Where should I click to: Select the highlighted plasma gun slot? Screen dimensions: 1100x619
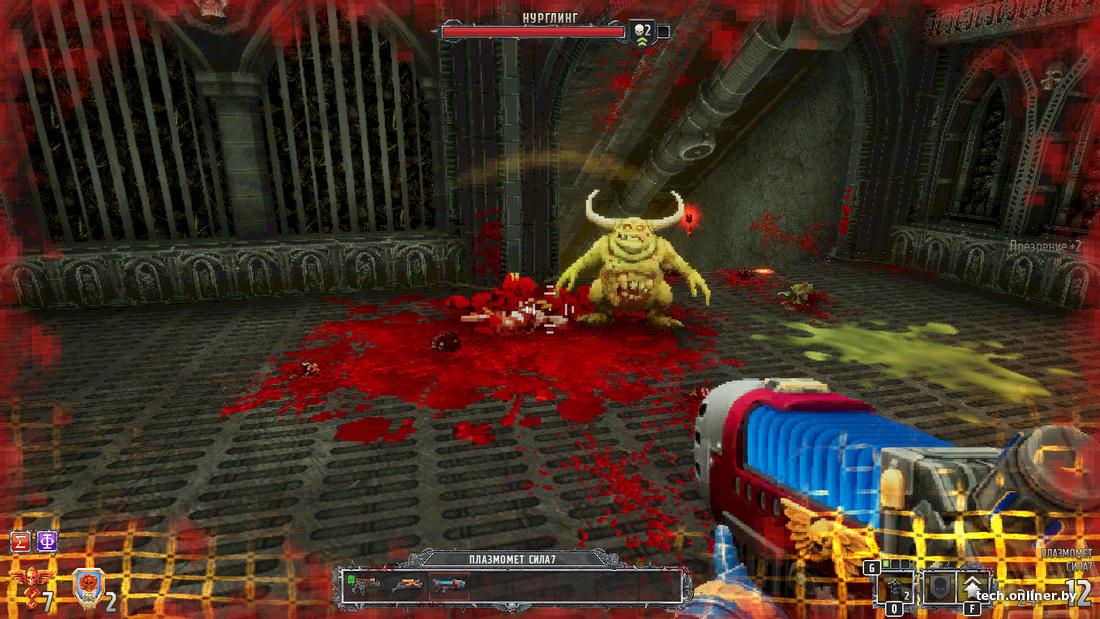[x=447, y=584]
